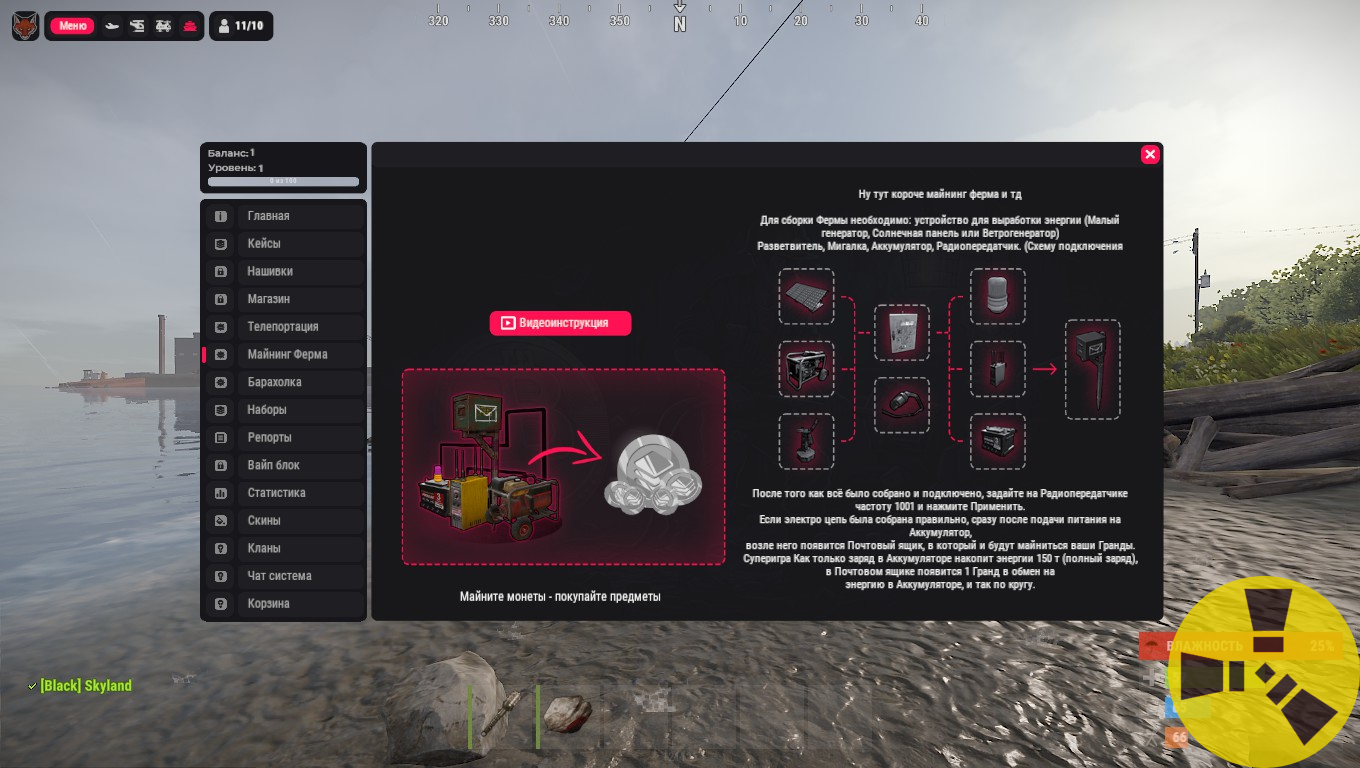Toggle the red Меню button

72,26
